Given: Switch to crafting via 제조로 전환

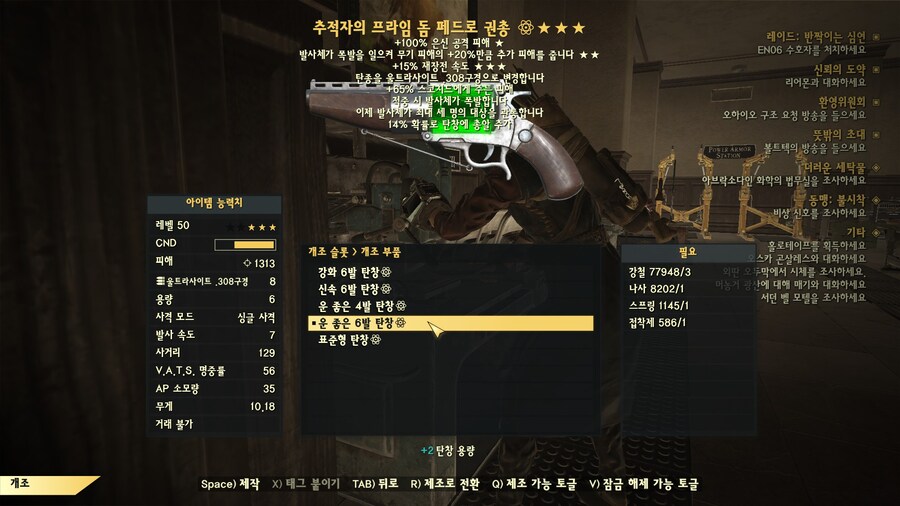Looking at the screenshot, I should click(444, 484).
